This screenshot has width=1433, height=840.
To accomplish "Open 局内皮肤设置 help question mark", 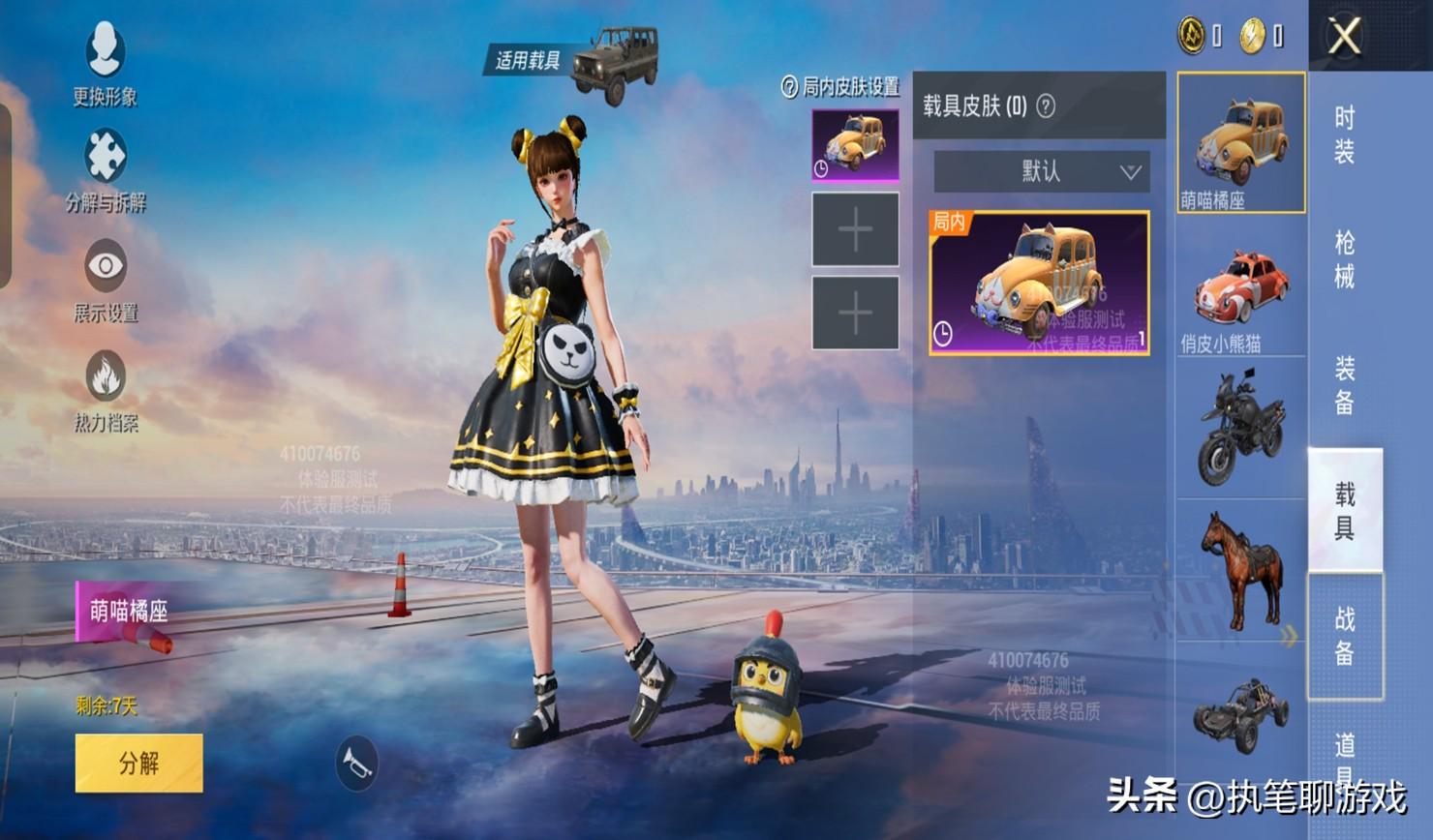I will coord(789,87).
